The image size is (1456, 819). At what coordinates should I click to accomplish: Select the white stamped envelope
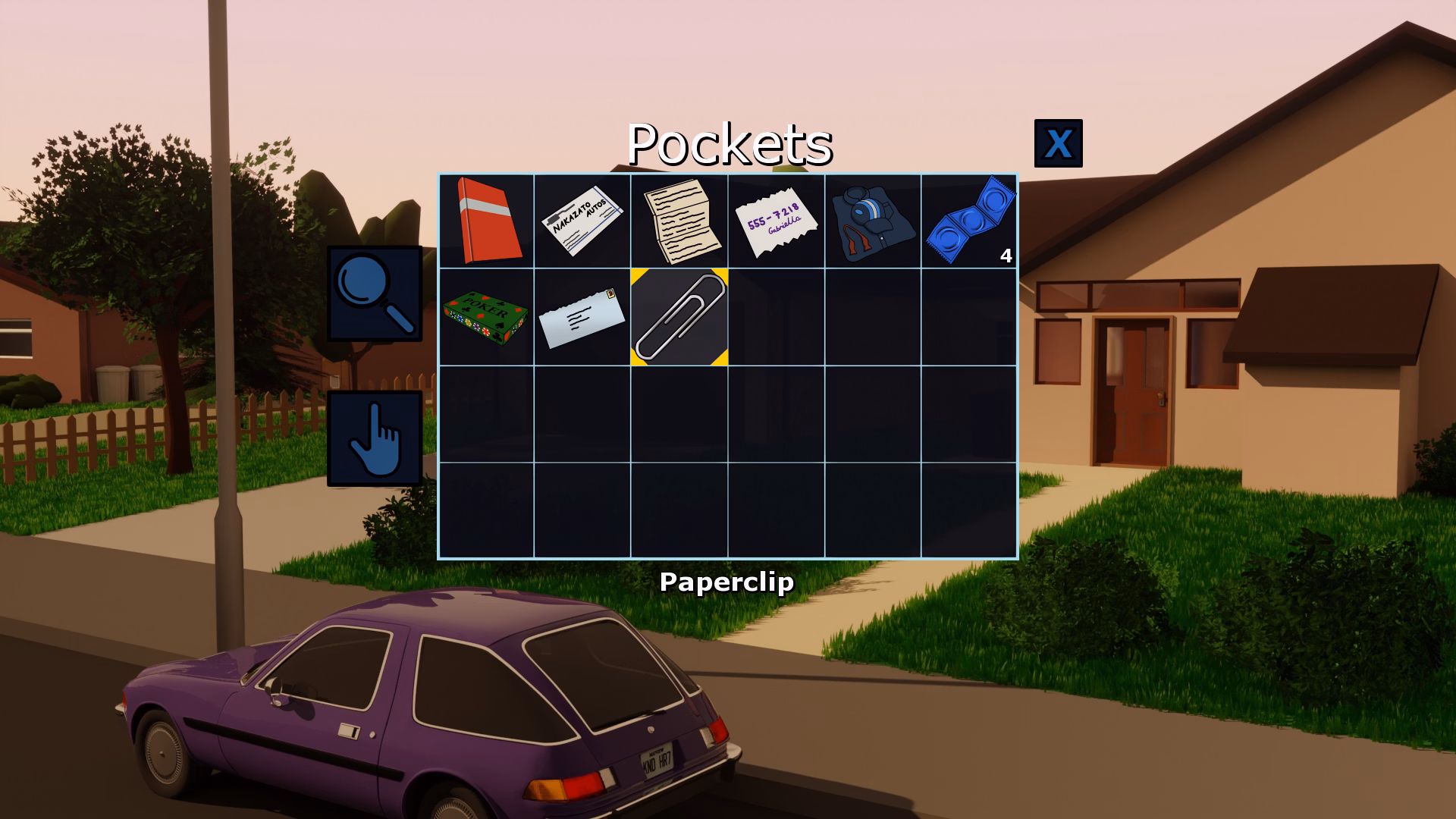582,317
